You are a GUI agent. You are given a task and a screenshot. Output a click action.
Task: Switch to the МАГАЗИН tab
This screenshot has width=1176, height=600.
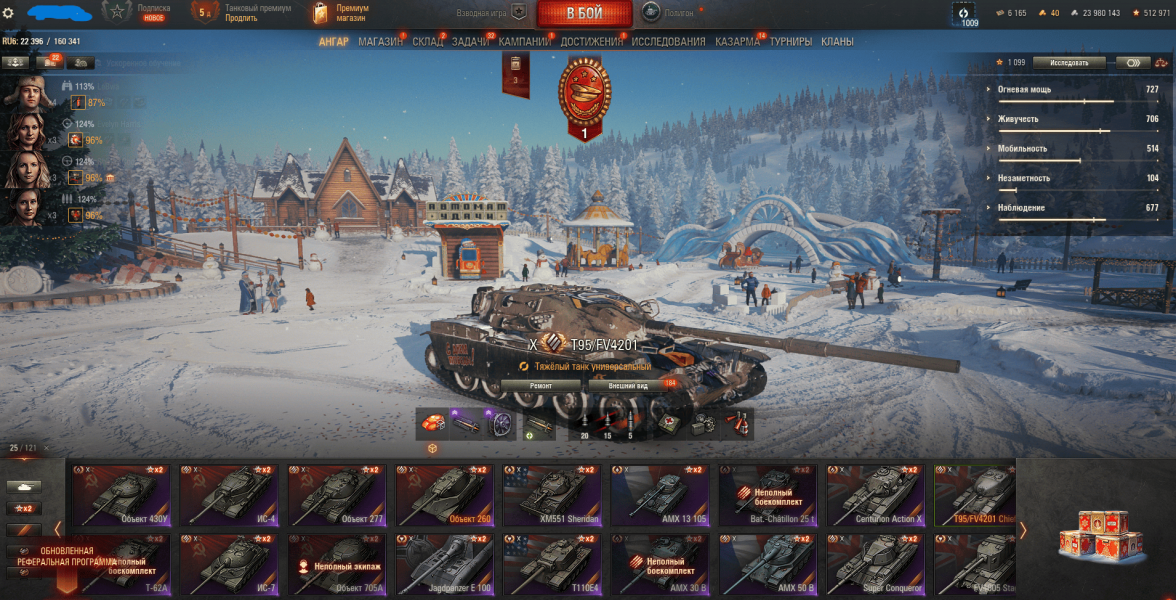380,42
